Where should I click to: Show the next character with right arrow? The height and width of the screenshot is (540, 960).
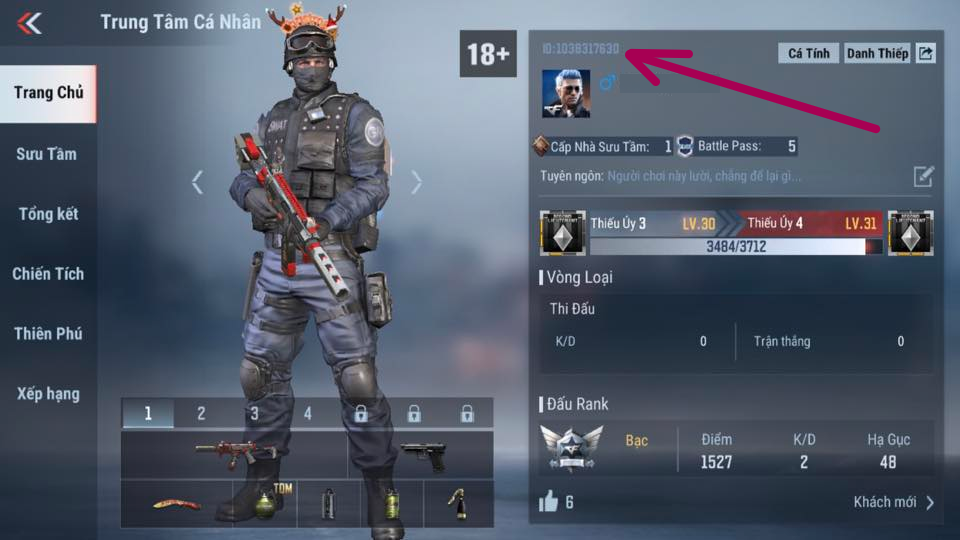click(x=416, y=182)
